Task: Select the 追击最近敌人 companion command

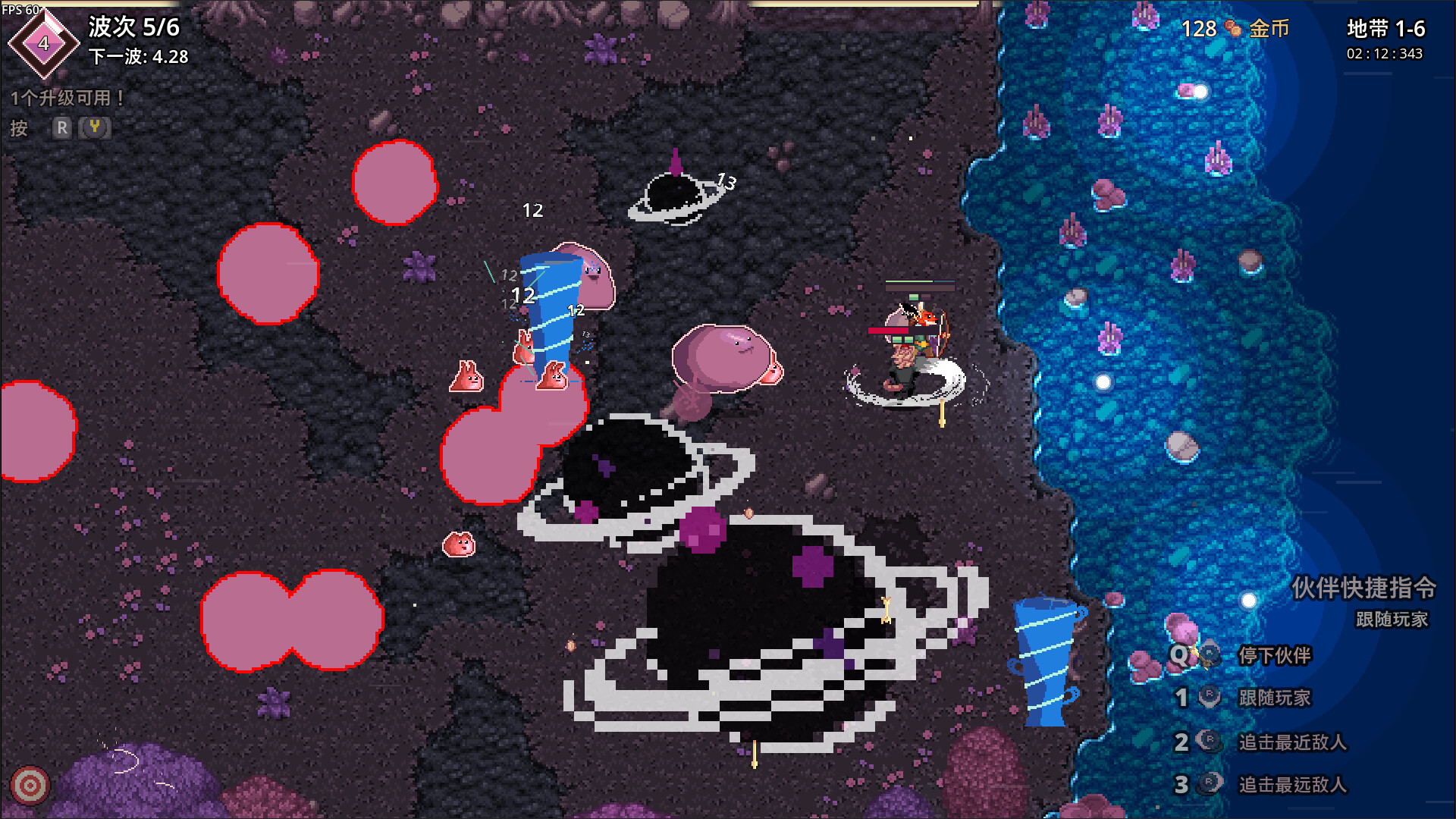Action: click(x=1291, y=742)
